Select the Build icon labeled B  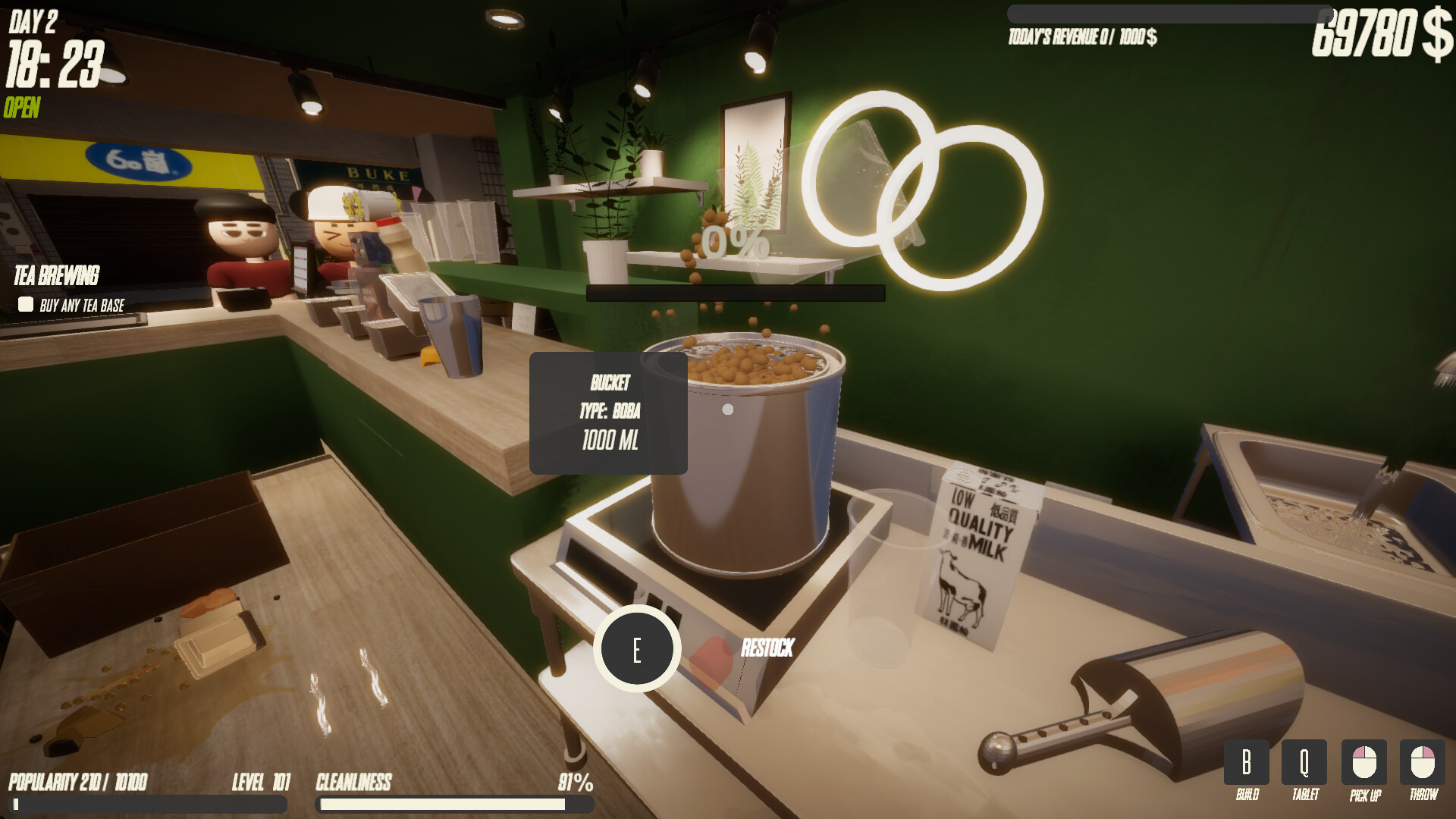click(x=1246, y=762)
